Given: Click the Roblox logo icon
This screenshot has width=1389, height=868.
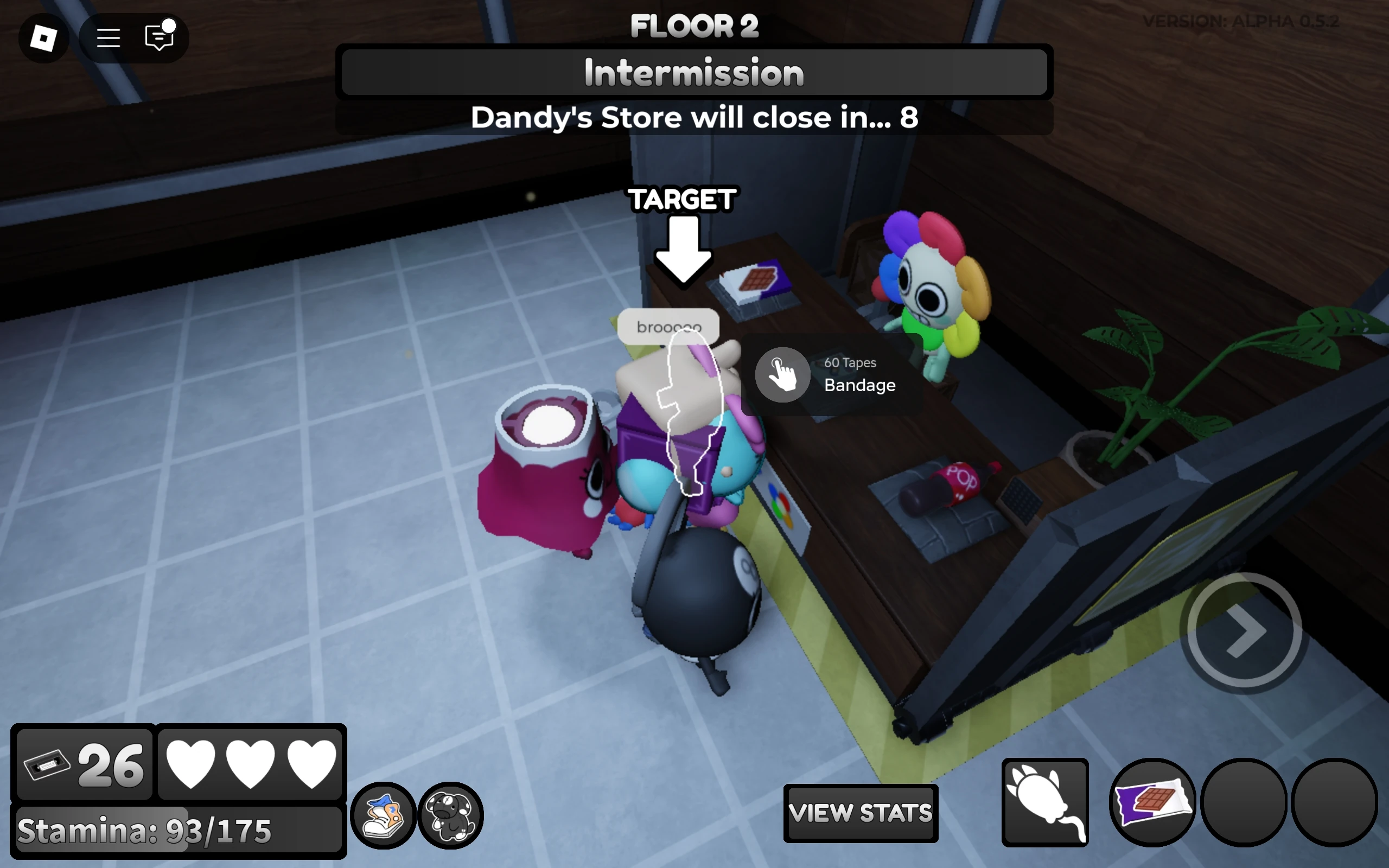Looking at the screenshot, I should pos(44,37).
